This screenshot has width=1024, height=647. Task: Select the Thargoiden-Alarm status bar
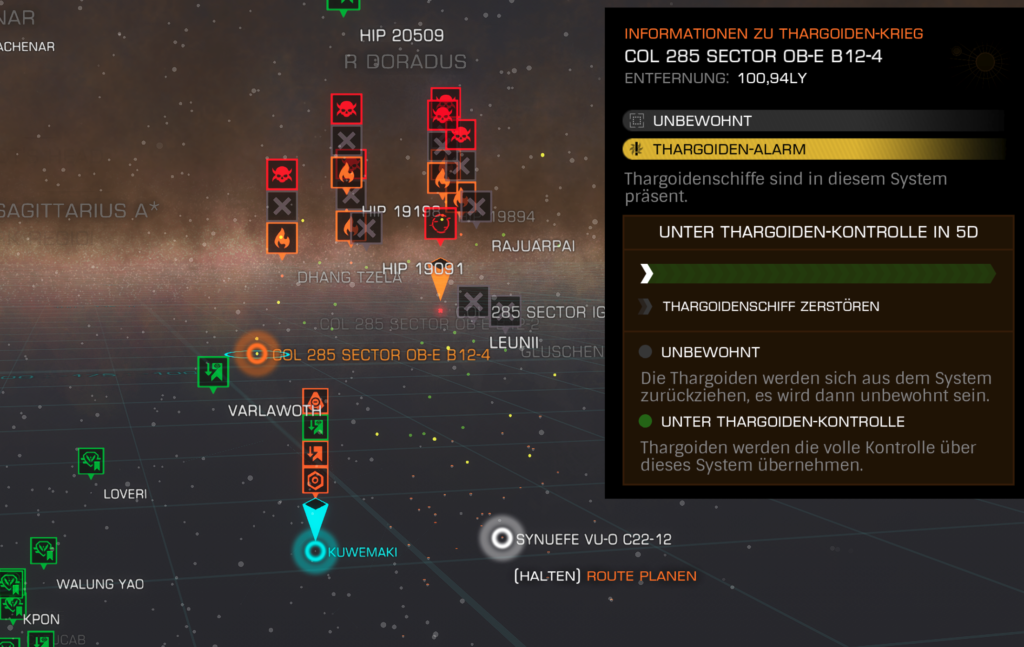point(812,150)
